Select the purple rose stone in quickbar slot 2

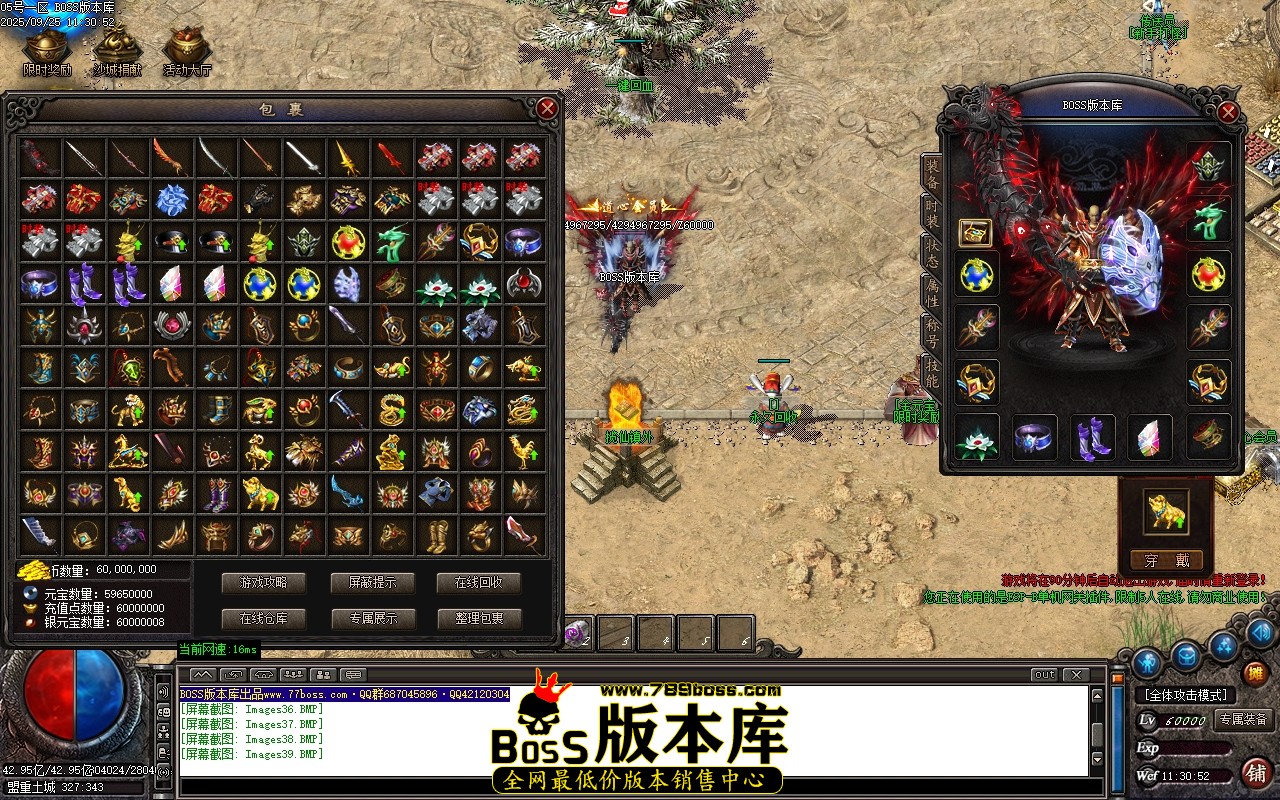click(575, 632)
